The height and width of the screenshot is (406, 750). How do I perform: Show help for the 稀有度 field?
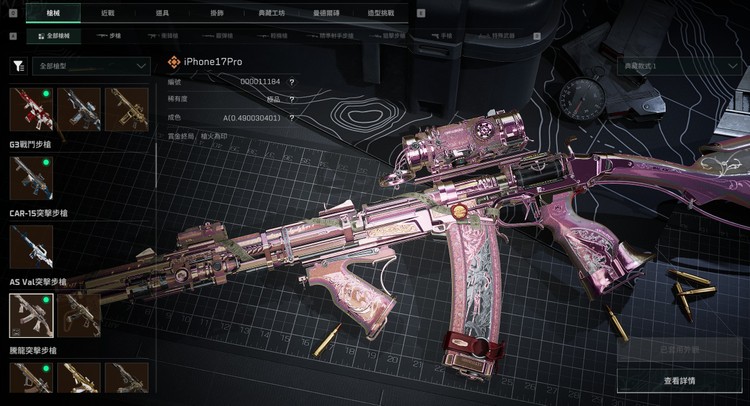[x=291, y=98]
